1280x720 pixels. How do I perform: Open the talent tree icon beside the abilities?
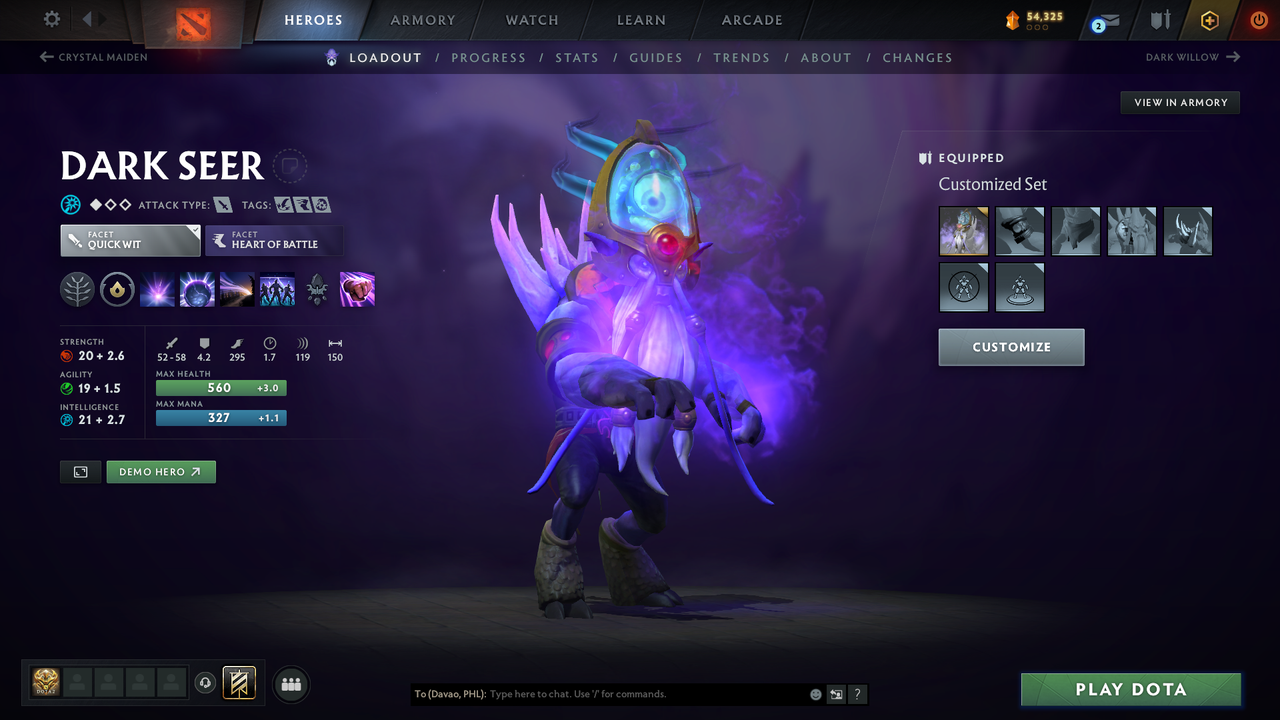pos(78,289)
